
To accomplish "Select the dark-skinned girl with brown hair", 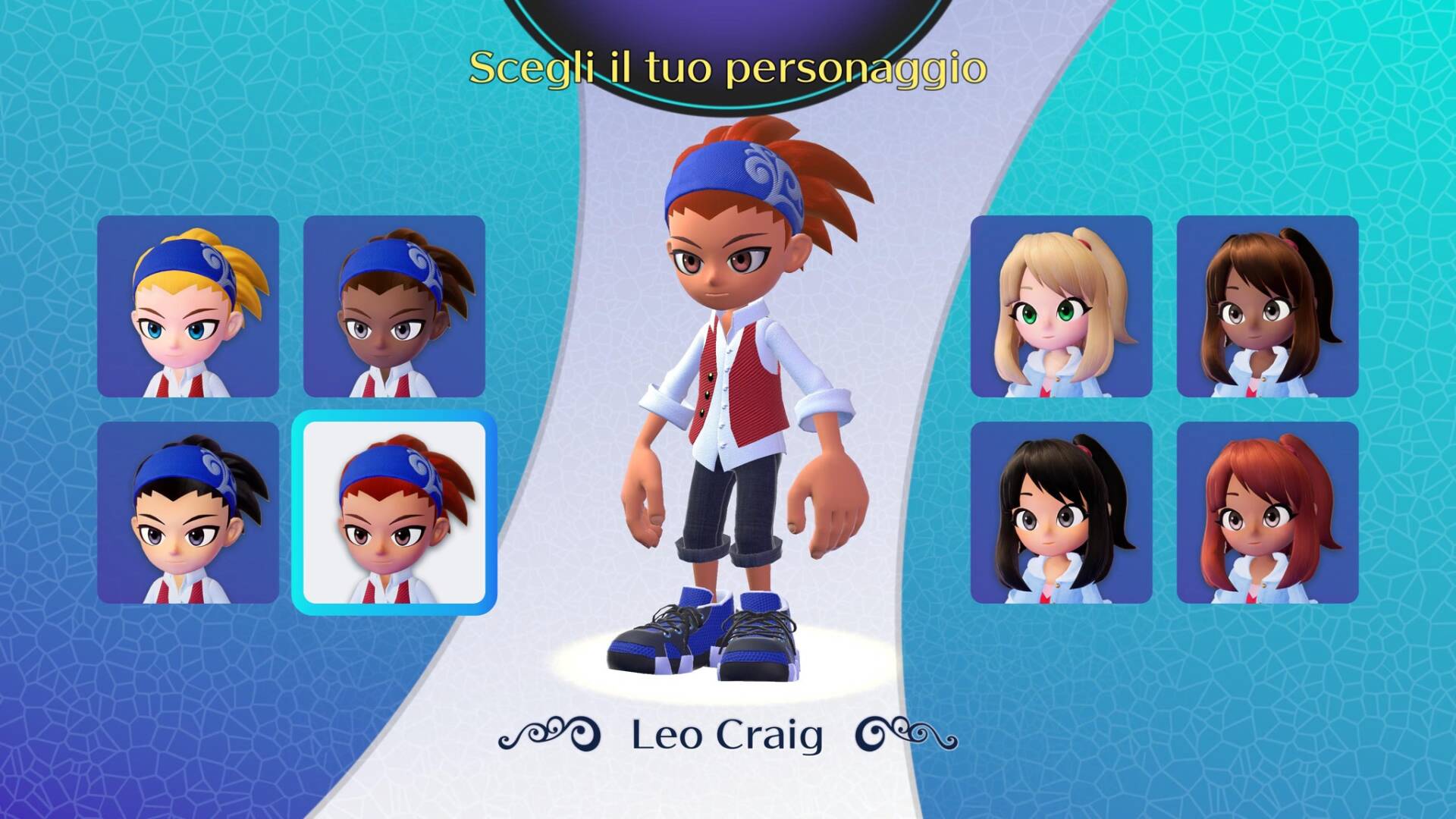I will [x=1267, y=306].
